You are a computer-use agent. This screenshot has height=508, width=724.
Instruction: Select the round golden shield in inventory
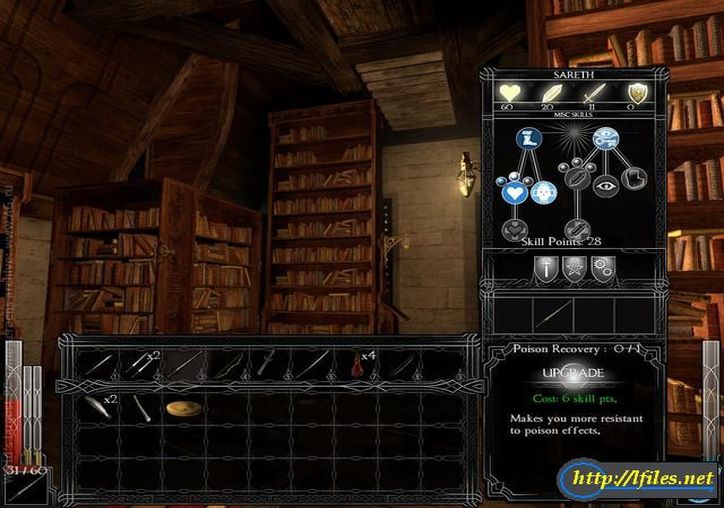pos(181,408)
